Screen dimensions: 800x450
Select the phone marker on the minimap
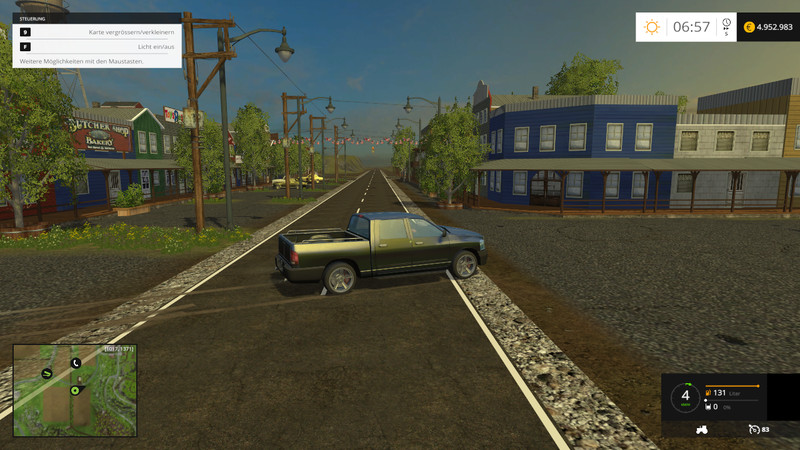pyautogui.click(x=76, y=363)
